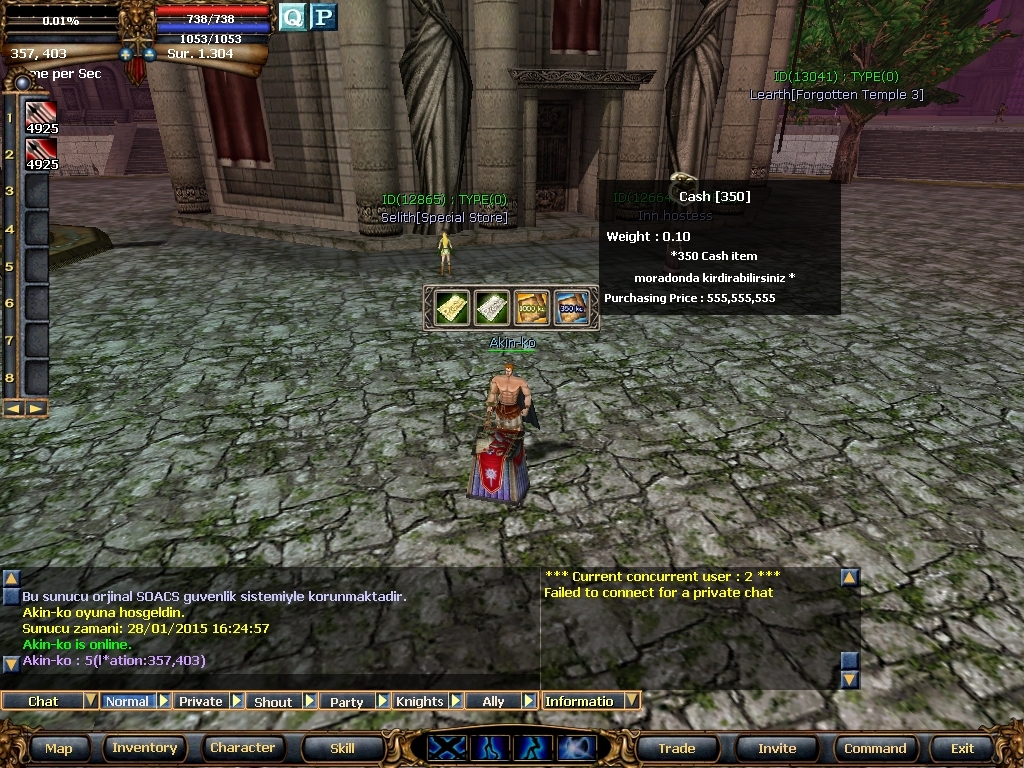Select the 350 Cash scroll item
Image resolution: width=1024 pixels, height=768 pixels.
click(x=572, y=308)
